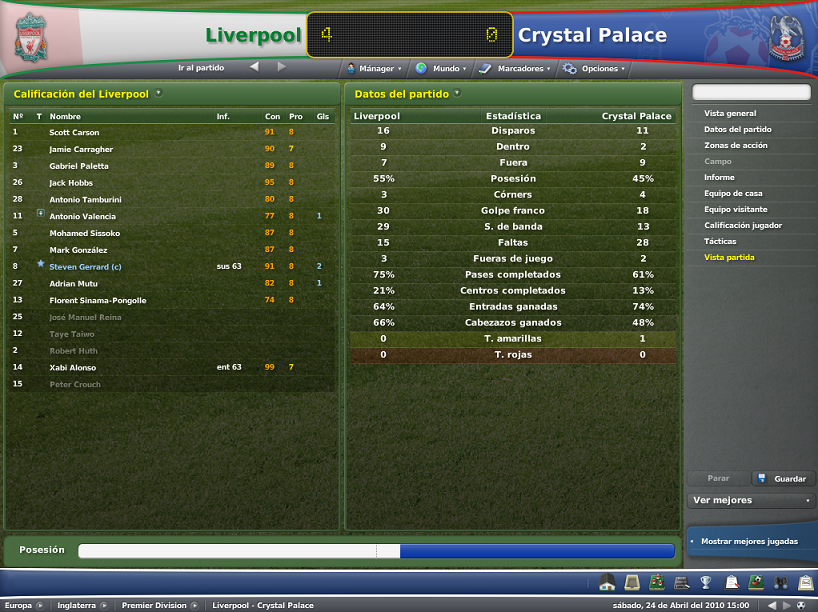Open the Datos del partido panel dropdown
818x612 pixels.
[x=457, y=93]
